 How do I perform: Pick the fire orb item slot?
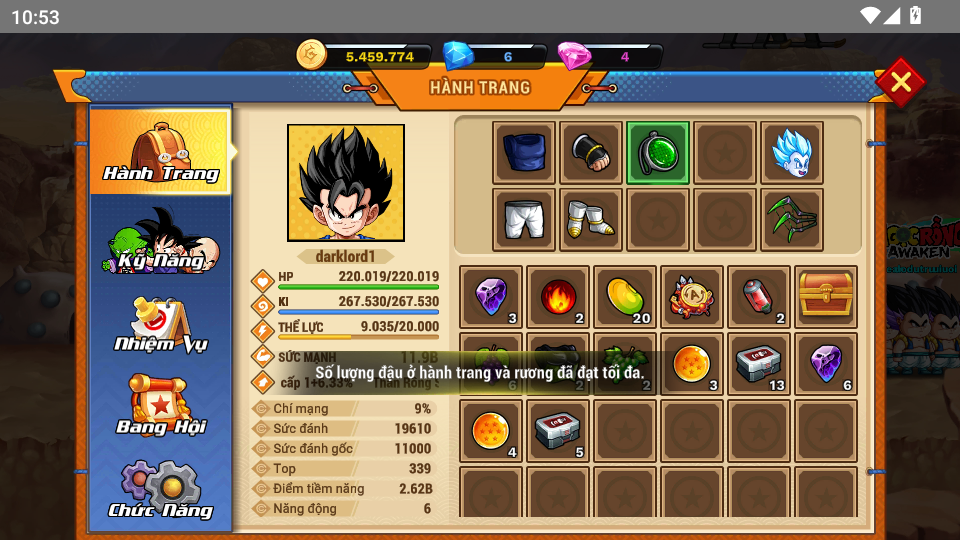[558, 297]
